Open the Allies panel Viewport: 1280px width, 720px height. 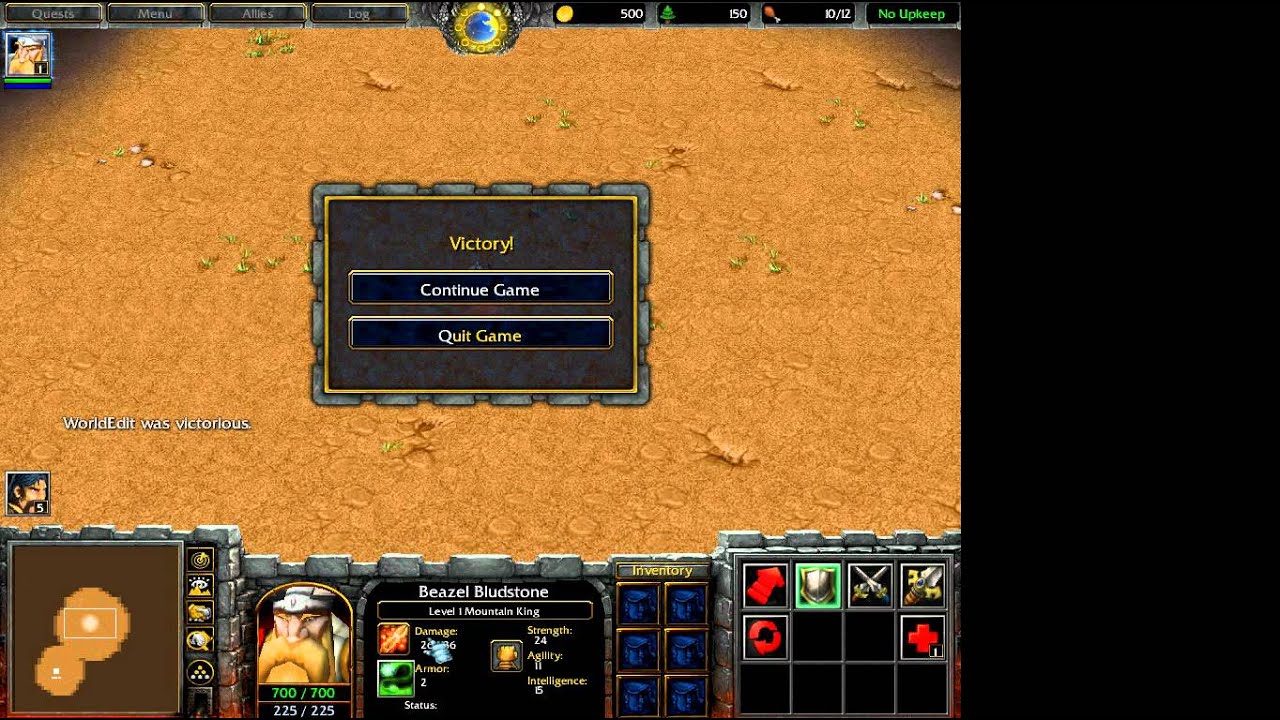(258, 13)
